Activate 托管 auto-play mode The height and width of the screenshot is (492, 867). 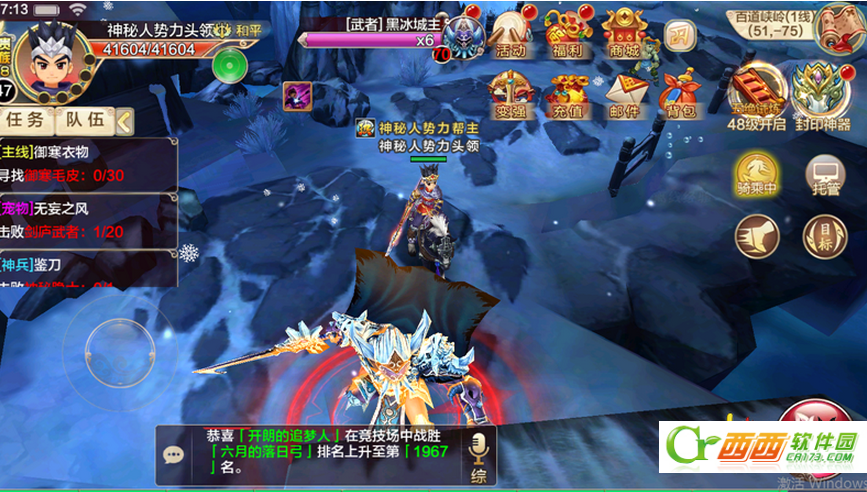pos(824,174)
